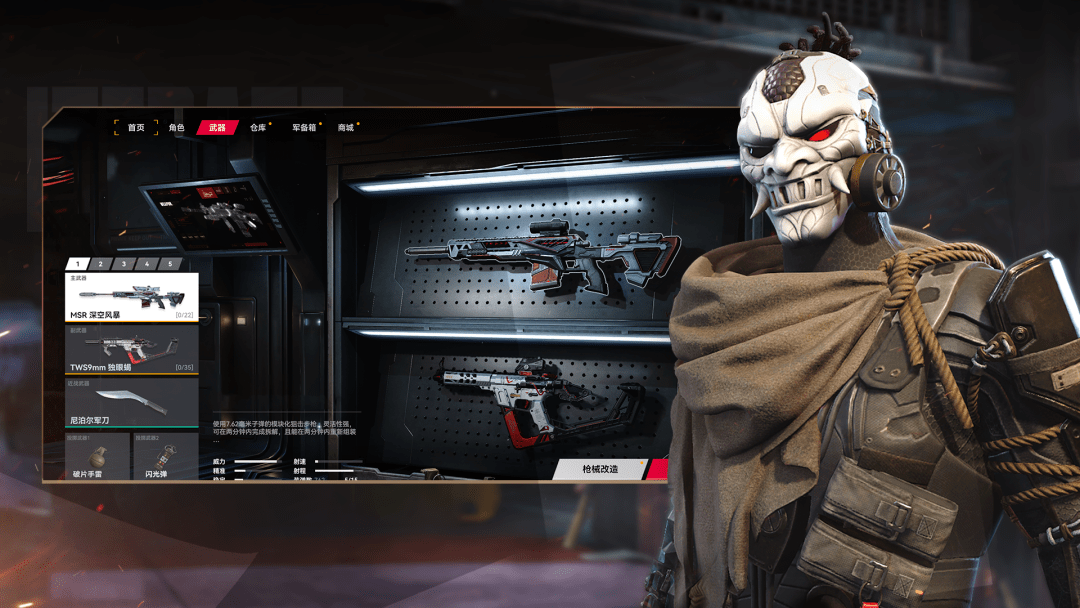Select the TWS9mm 独眼蝎 secondary weapon slot
This screenshot has width=1080, height=608.
[x=132, y=349]
